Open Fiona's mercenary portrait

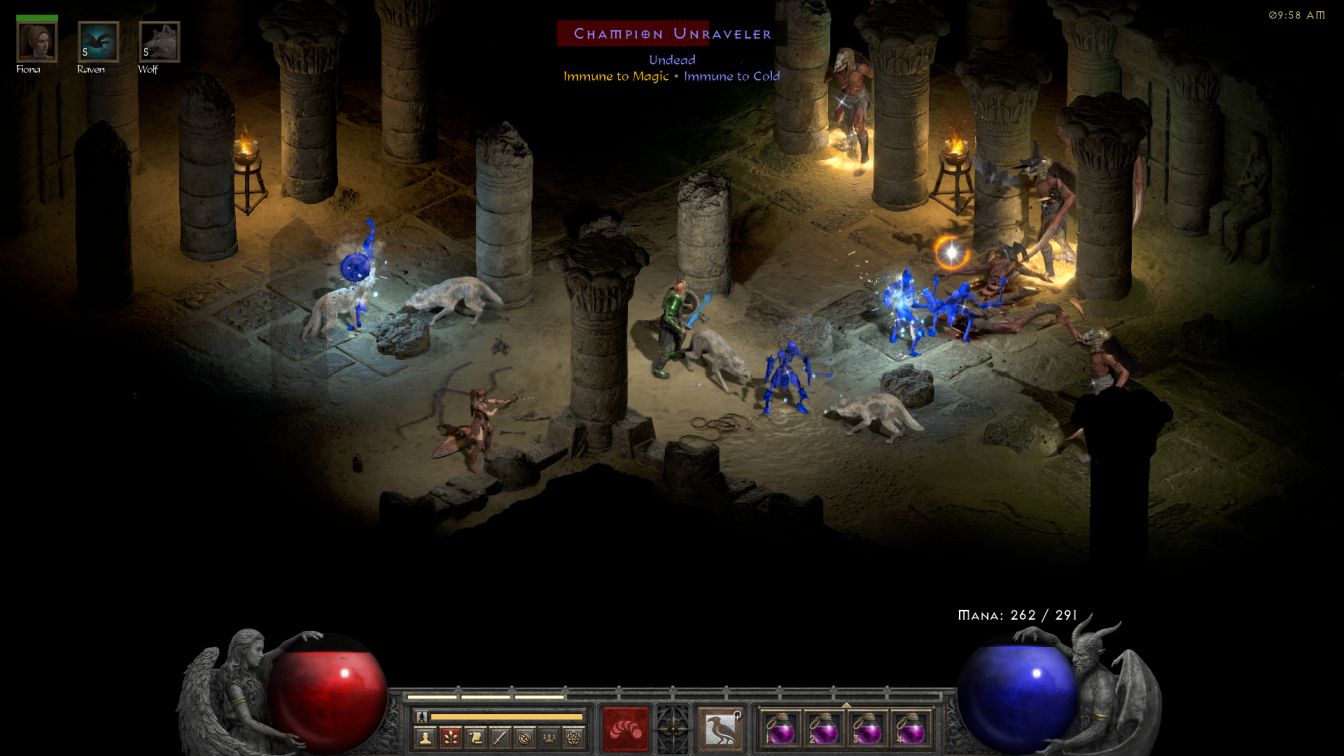(37, 42)
